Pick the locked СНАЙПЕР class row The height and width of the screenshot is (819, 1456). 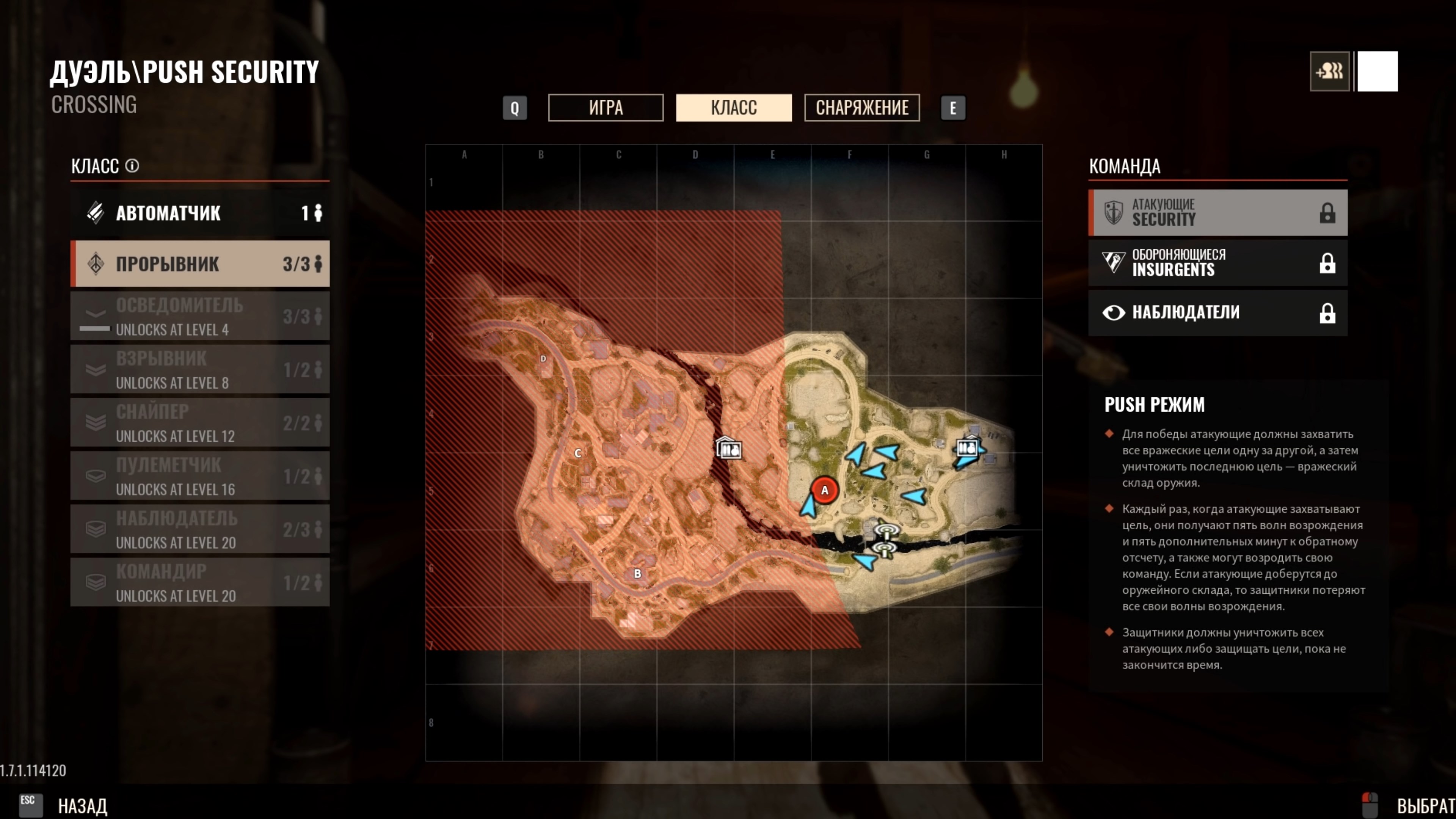click(199, 423)
